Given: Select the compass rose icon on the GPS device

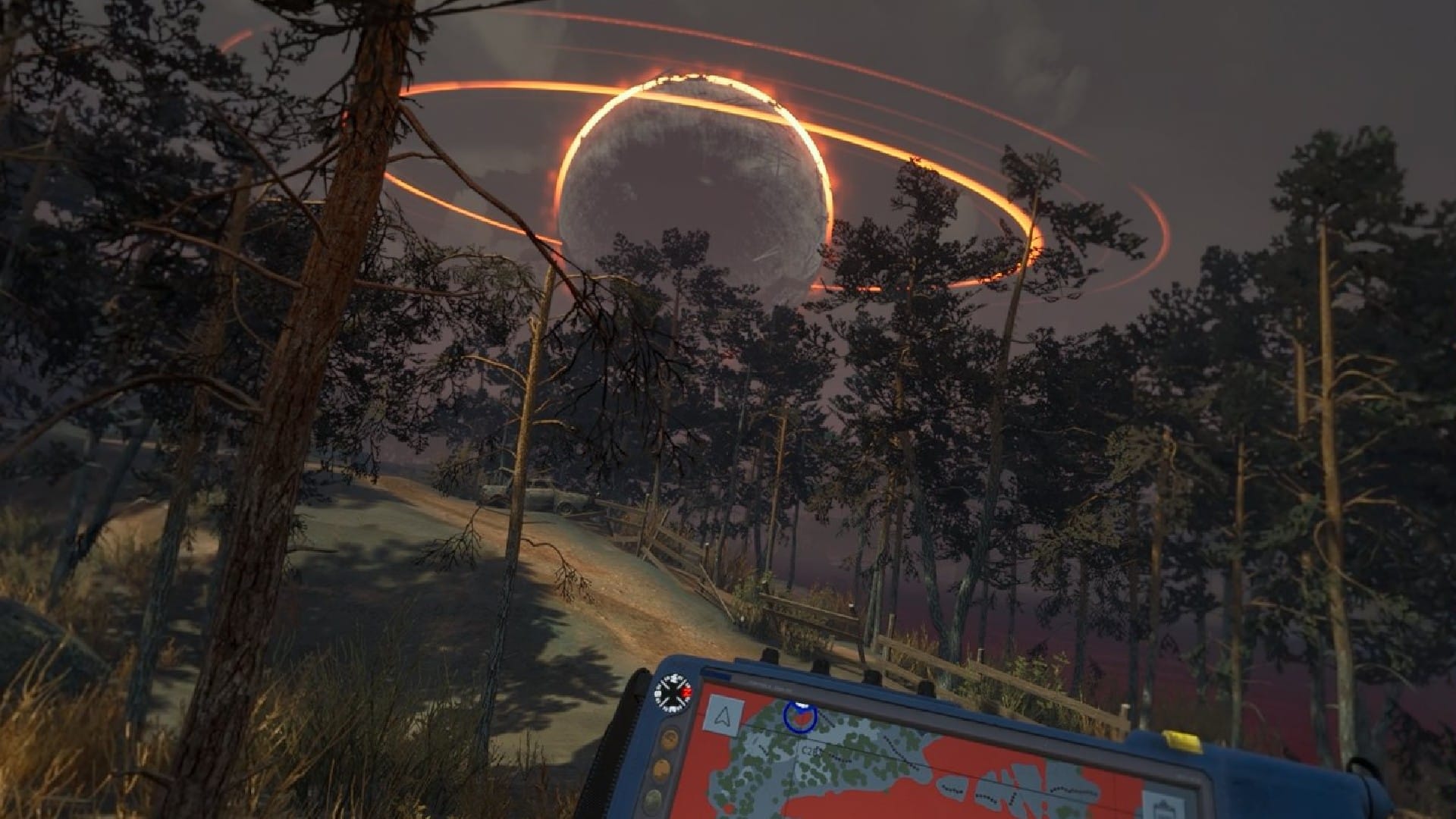Looking at the screenshot, I should click(x=674, y=692).
